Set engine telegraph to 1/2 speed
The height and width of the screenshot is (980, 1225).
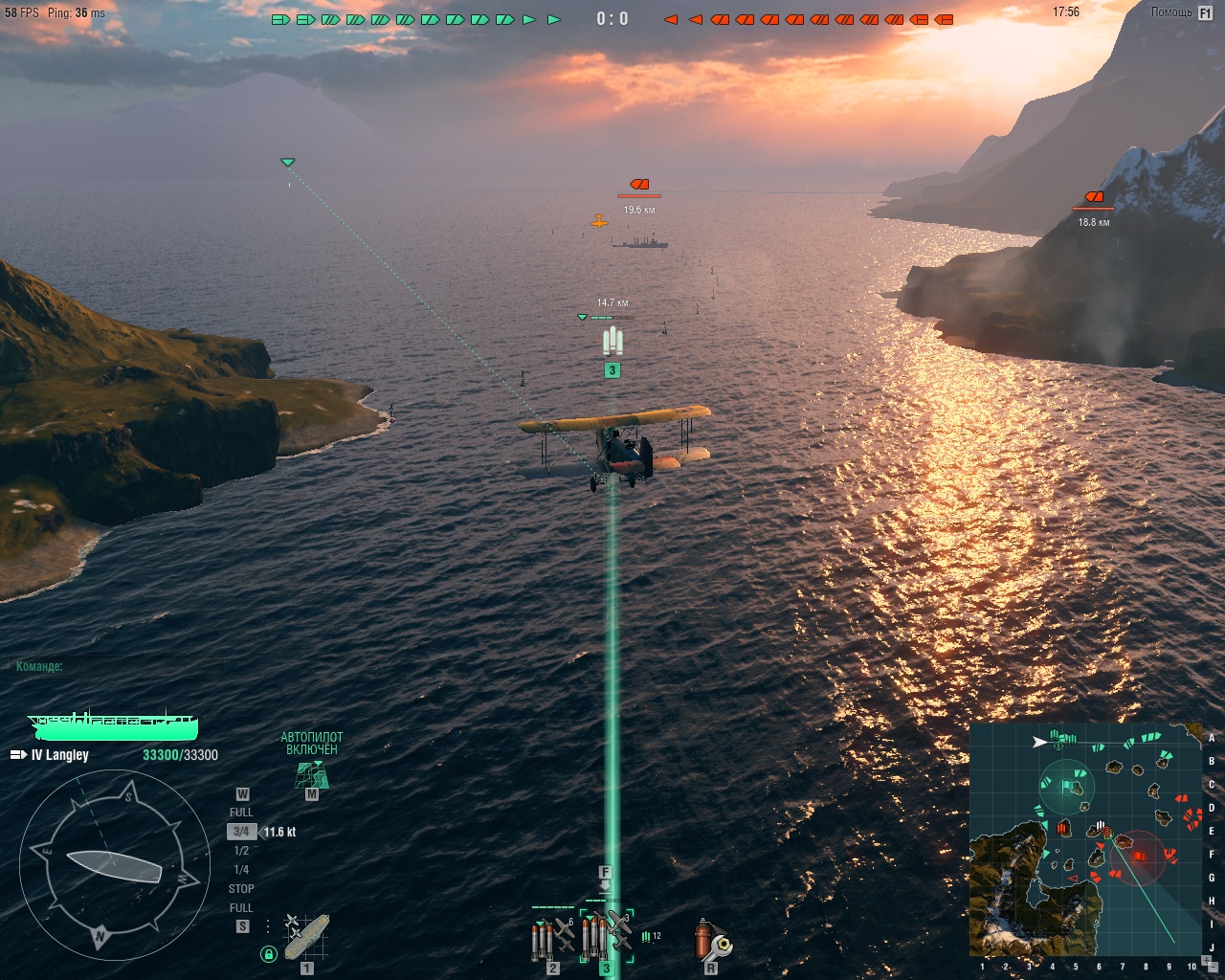(241, 851)
